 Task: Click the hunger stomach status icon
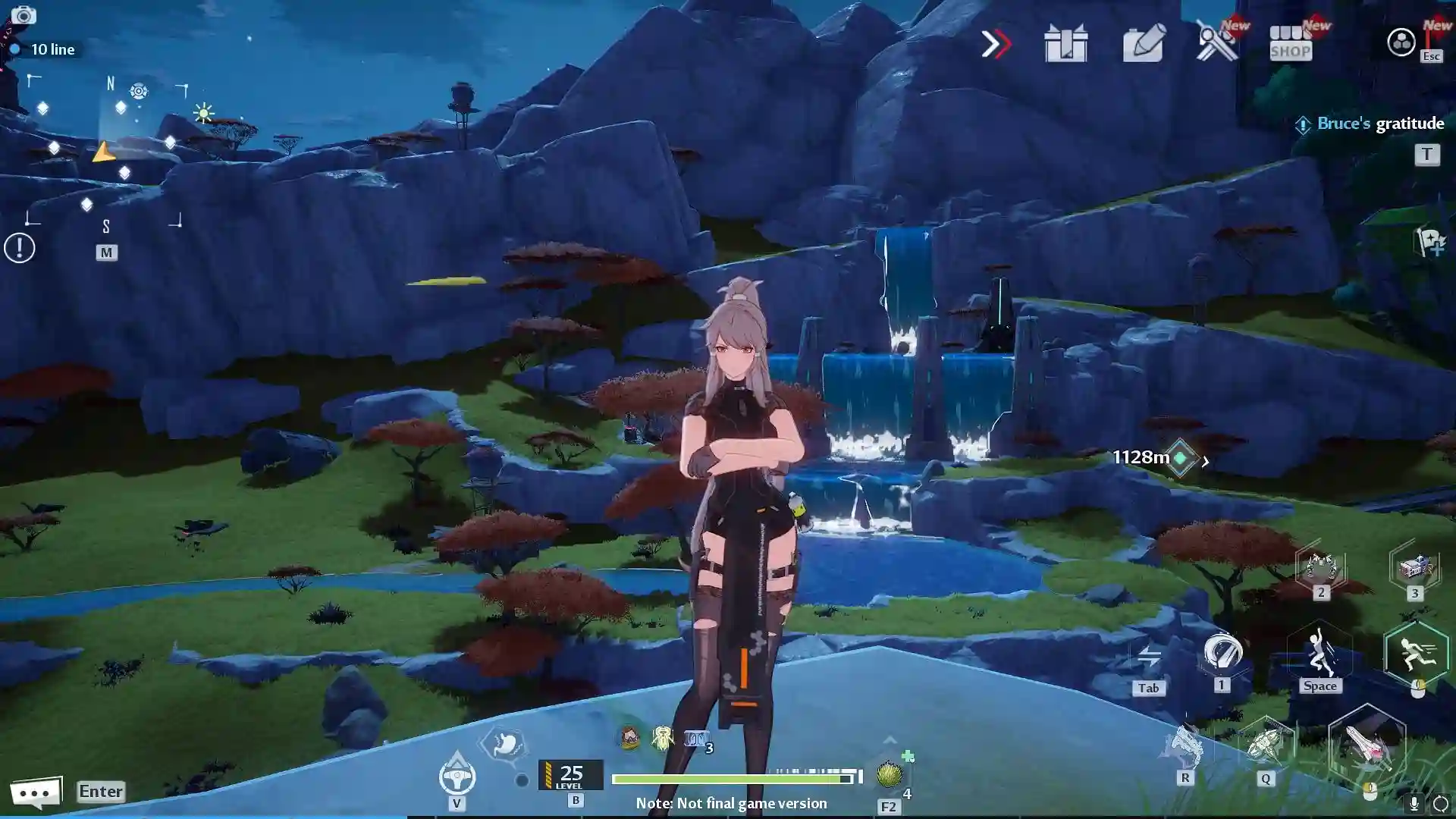click(x=504, y=744)
